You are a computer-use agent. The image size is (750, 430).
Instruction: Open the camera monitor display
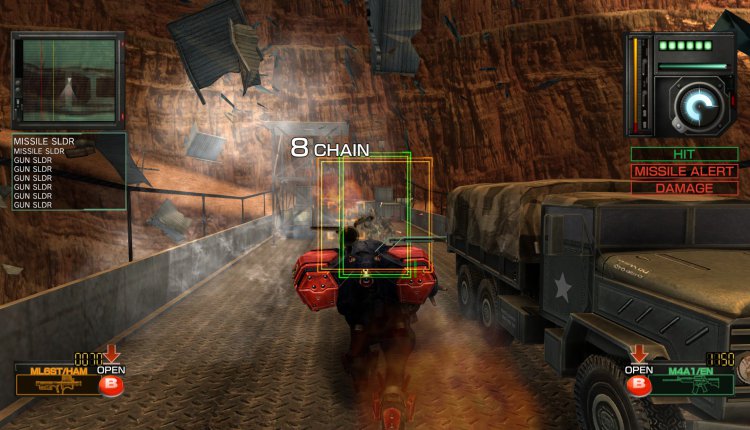click(x=67, y=79)
